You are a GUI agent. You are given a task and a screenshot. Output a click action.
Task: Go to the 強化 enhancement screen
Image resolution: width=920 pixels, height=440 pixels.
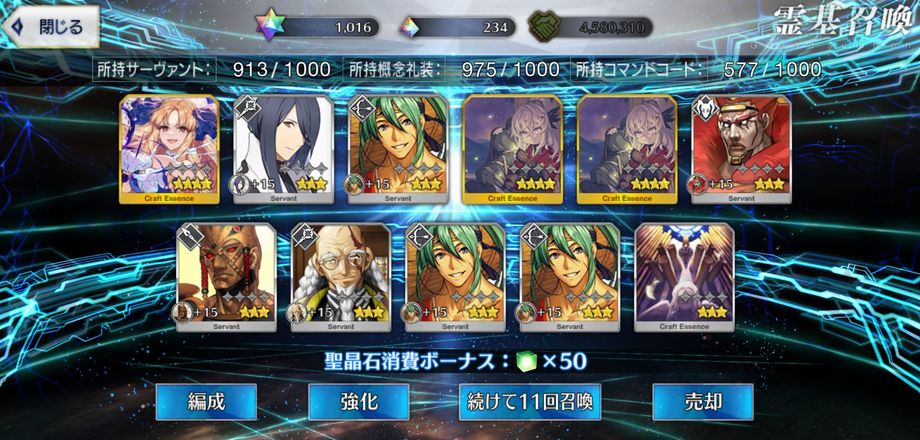[358, 402]
